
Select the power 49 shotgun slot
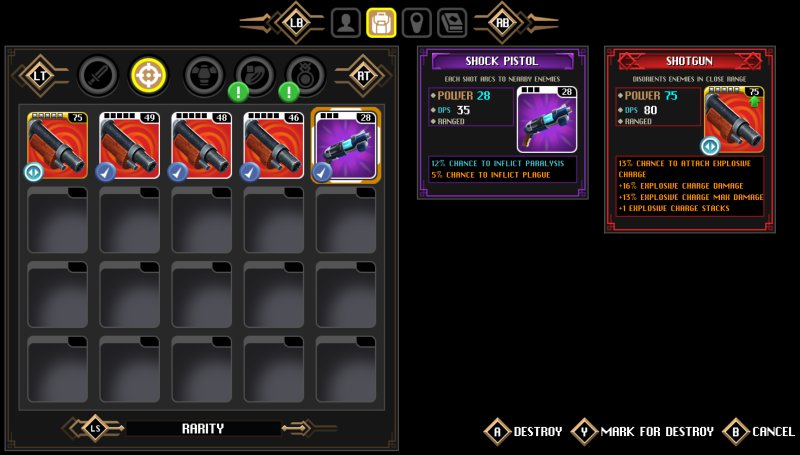click(x=129, y=145)
